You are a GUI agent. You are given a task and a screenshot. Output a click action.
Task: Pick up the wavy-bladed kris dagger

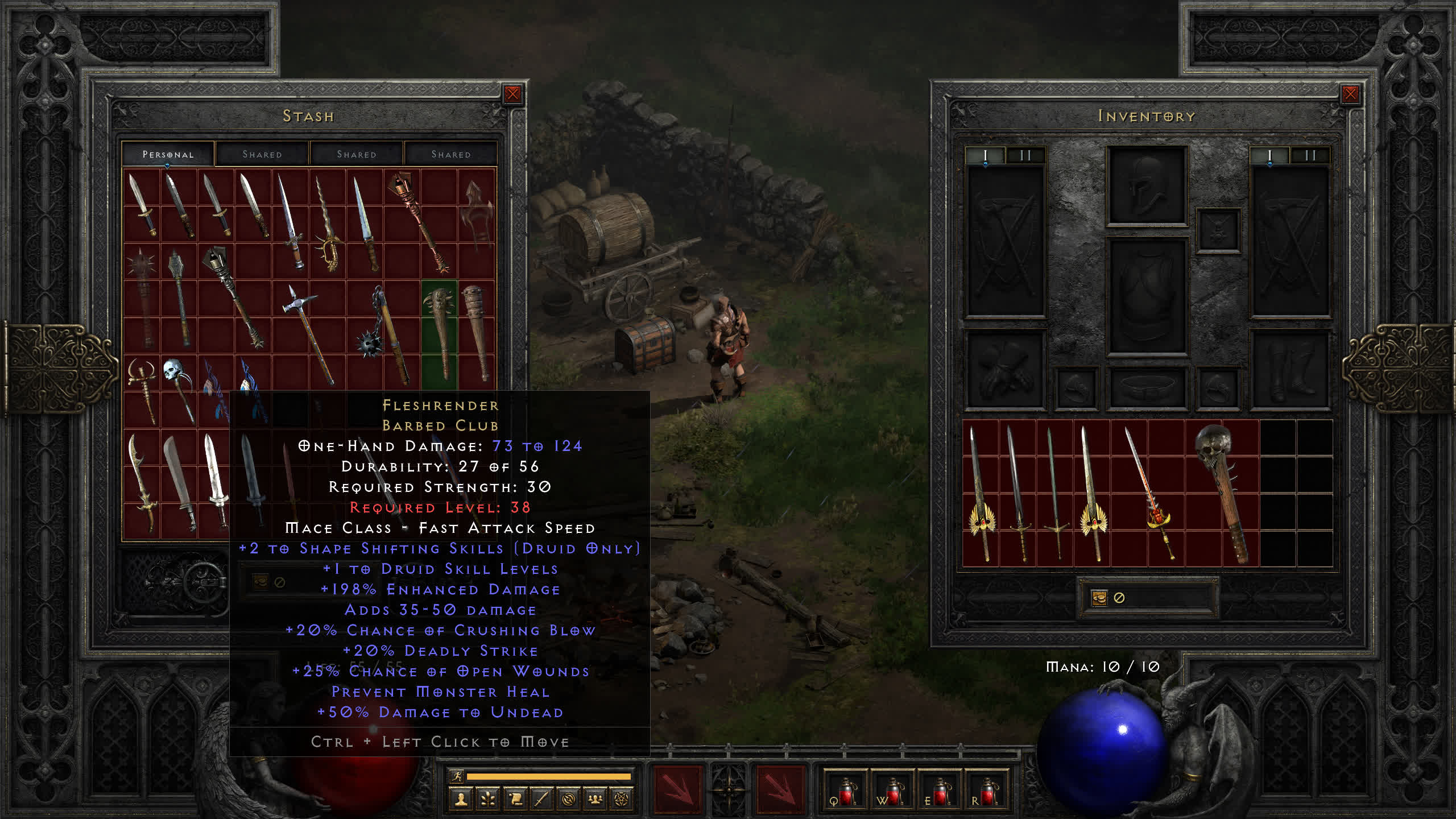[x=328, y=225]
